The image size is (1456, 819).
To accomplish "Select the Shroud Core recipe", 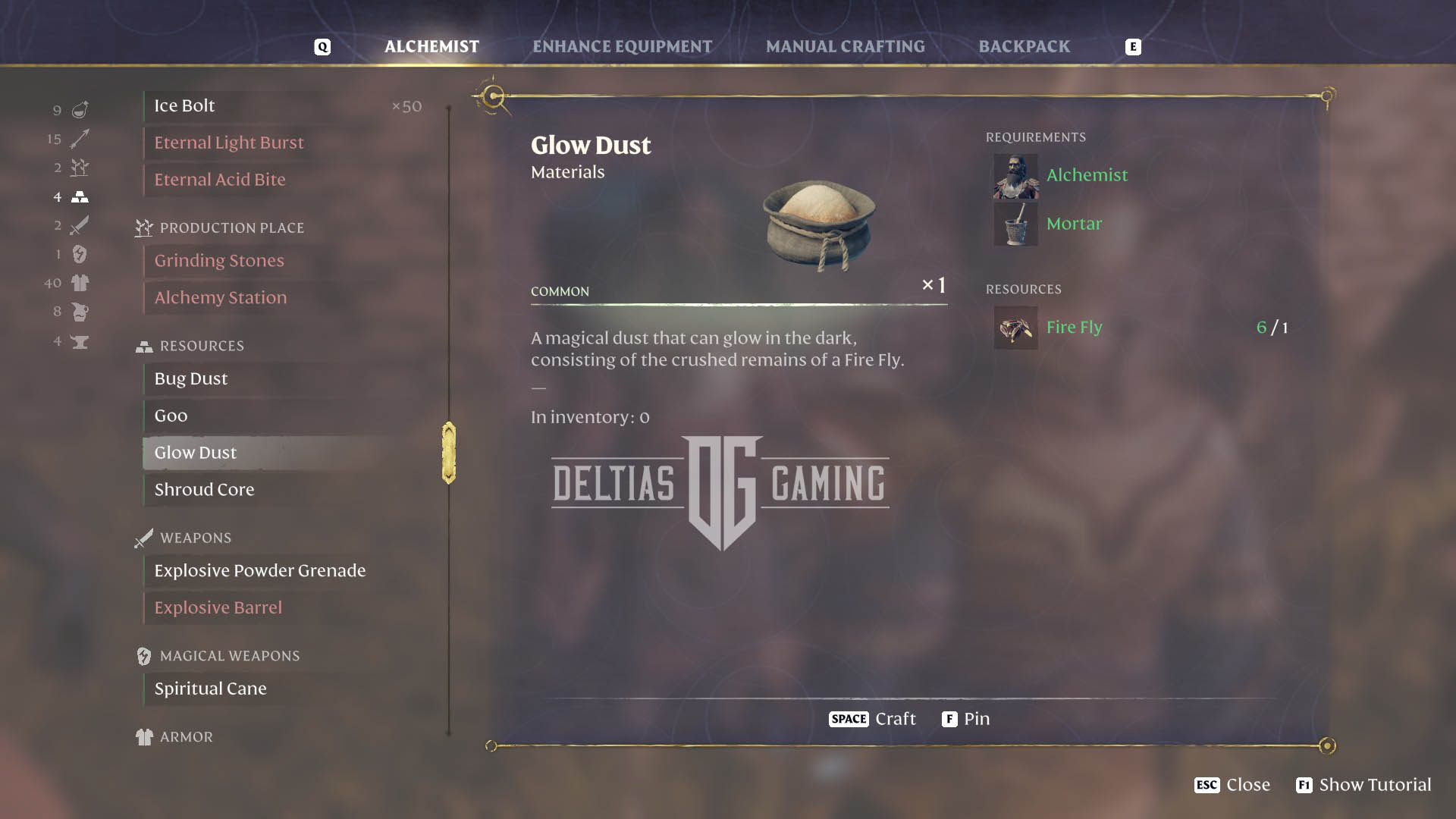I will [204, 490].
